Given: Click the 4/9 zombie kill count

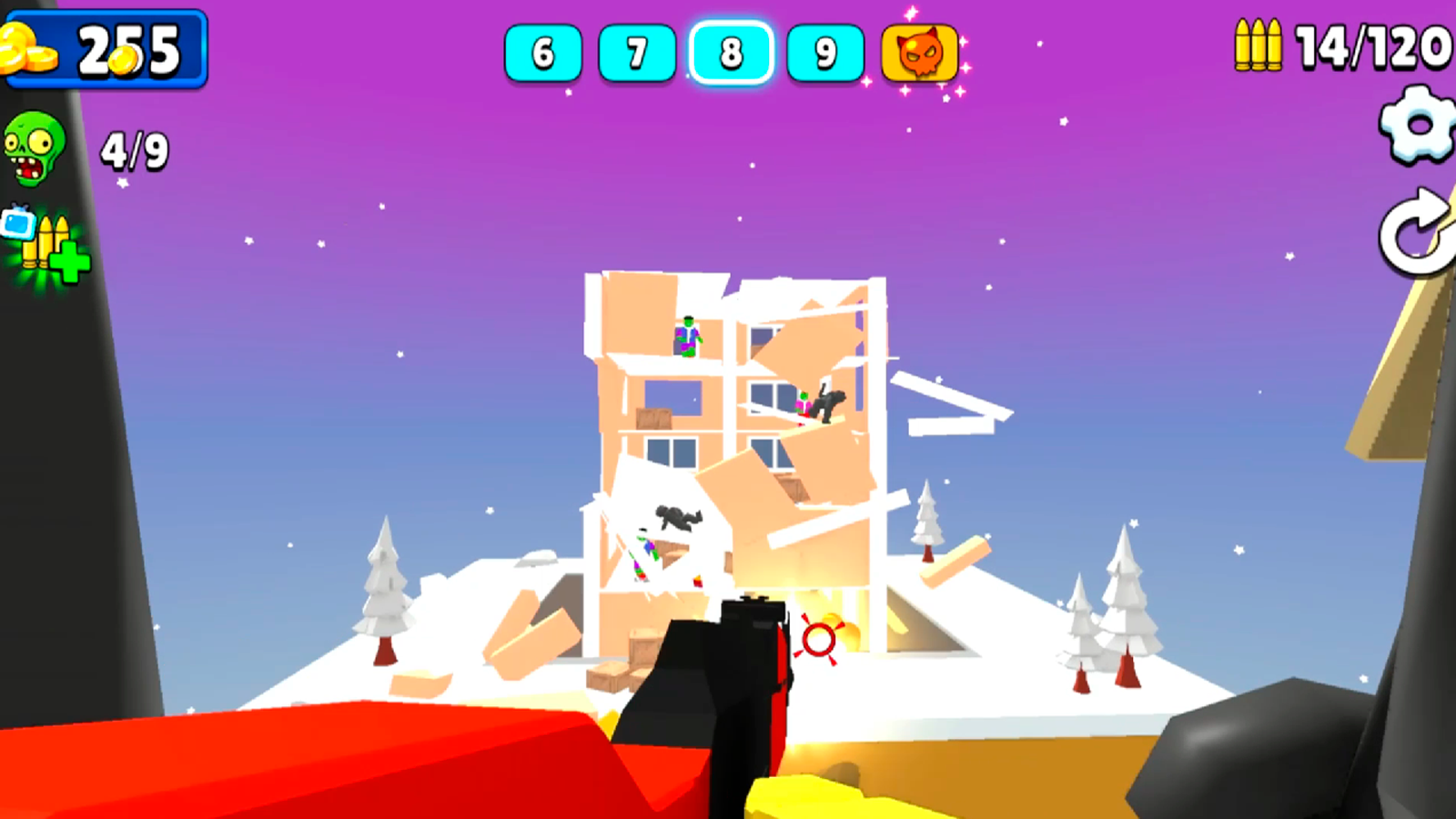Looking at the screenshot, I should click(133, 148).
